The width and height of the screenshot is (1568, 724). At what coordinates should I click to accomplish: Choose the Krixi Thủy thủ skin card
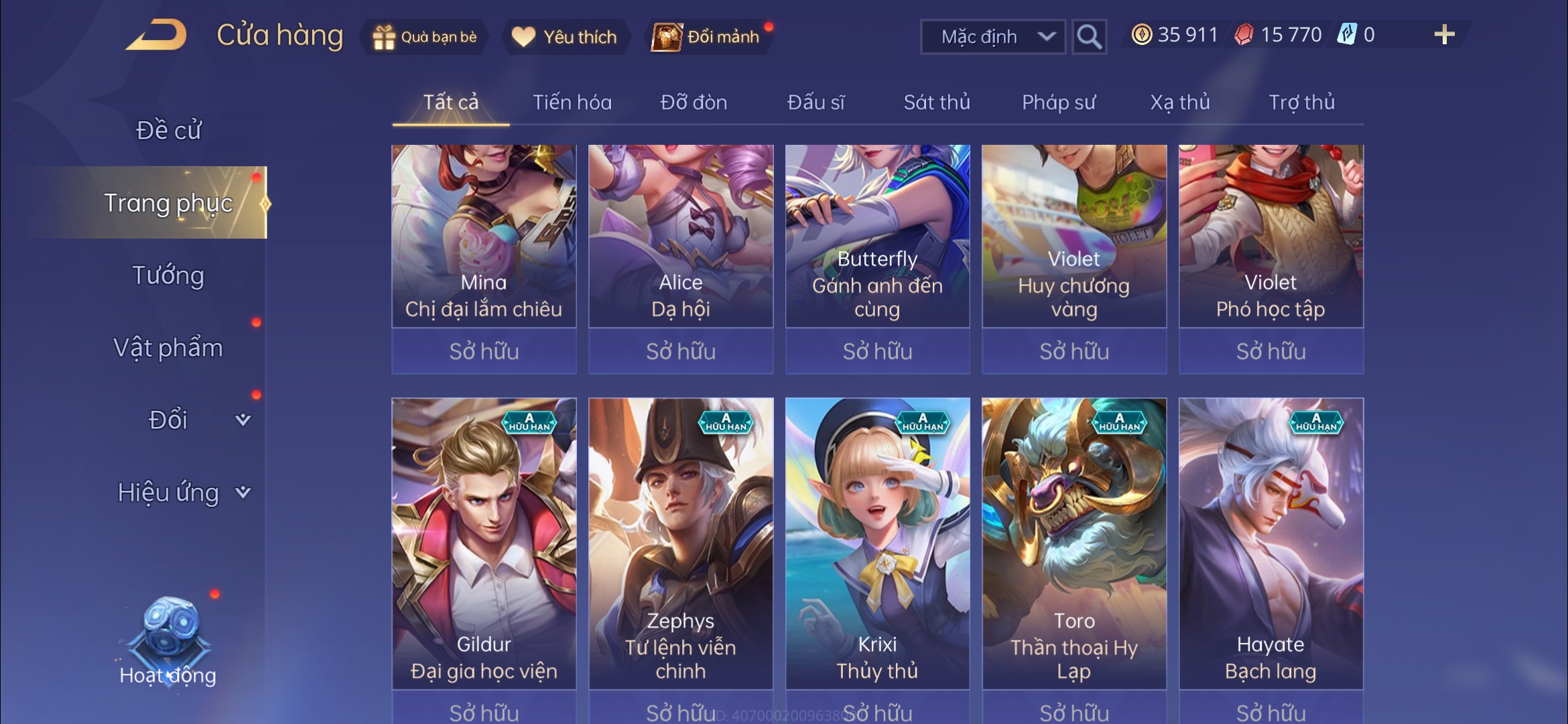click(x=877, y=543)
